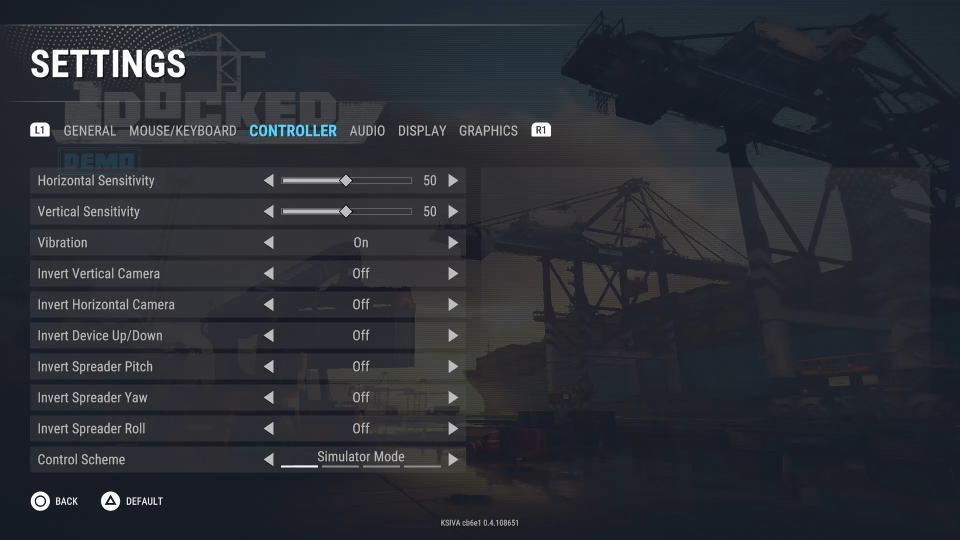Select the Audio settings tab
The width and height of the screenshot is (960, 540).
367,131
